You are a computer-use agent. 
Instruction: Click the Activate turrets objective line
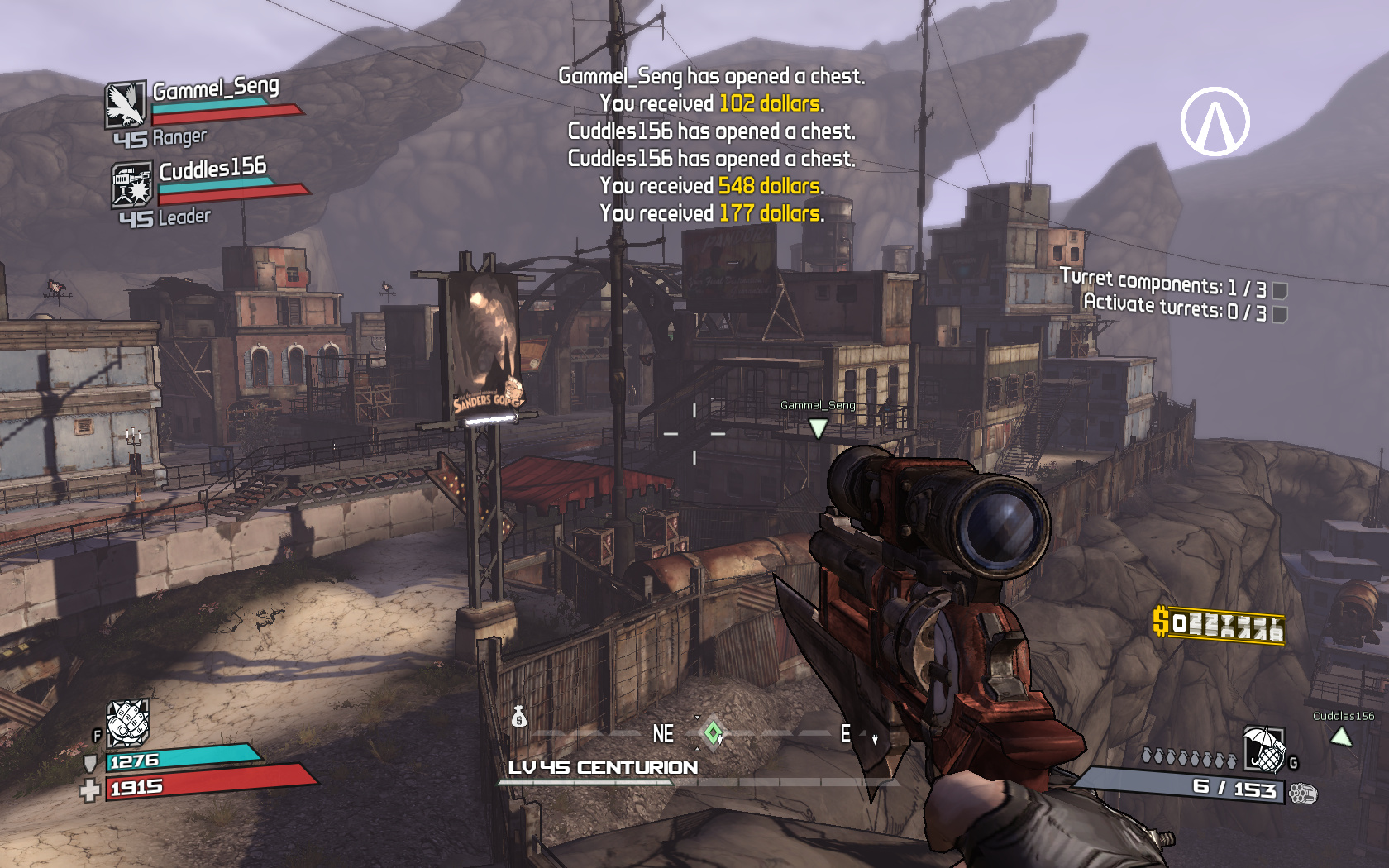(x=1174, y=307)
